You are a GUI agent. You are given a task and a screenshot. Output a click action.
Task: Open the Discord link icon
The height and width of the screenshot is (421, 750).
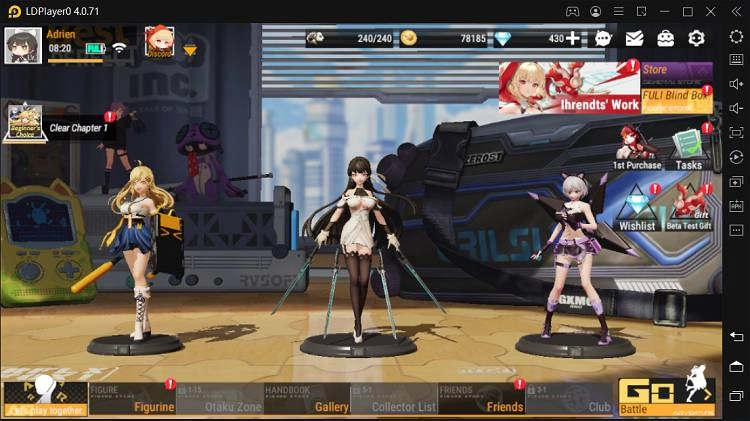(159, 41)
